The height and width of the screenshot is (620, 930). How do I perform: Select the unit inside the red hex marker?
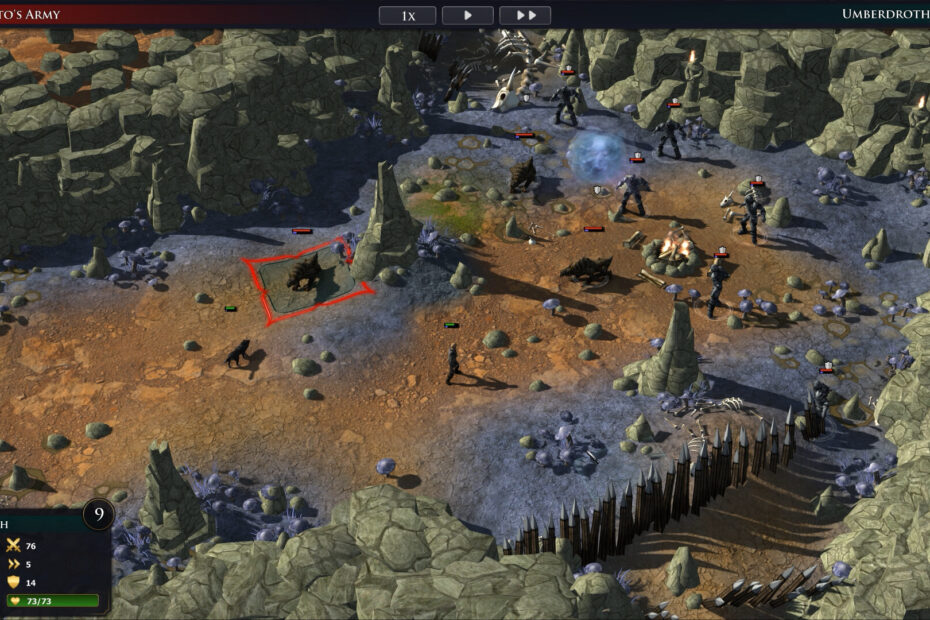[305, 272]
